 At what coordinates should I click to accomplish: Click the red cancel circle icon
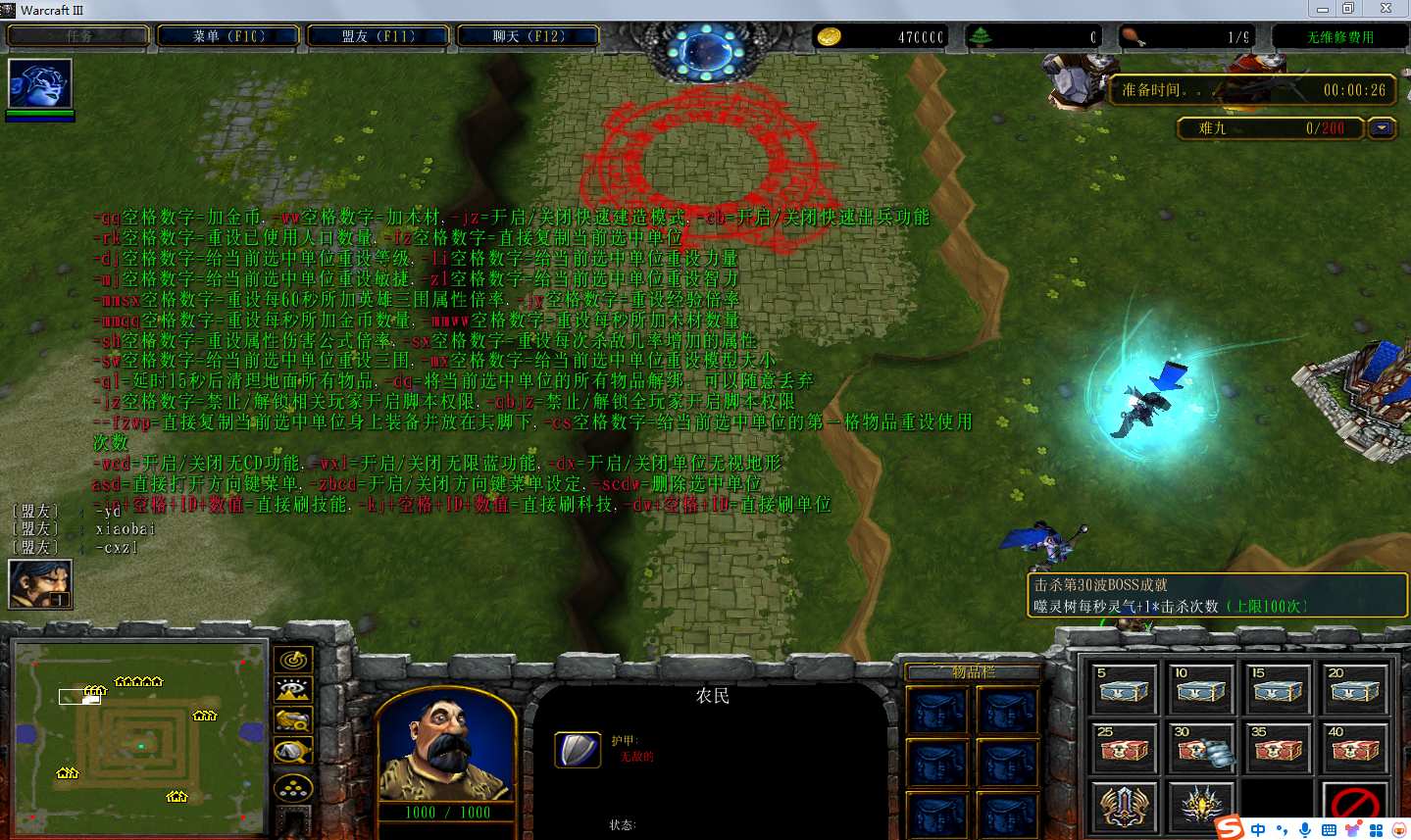click(x=1355, y=807)
